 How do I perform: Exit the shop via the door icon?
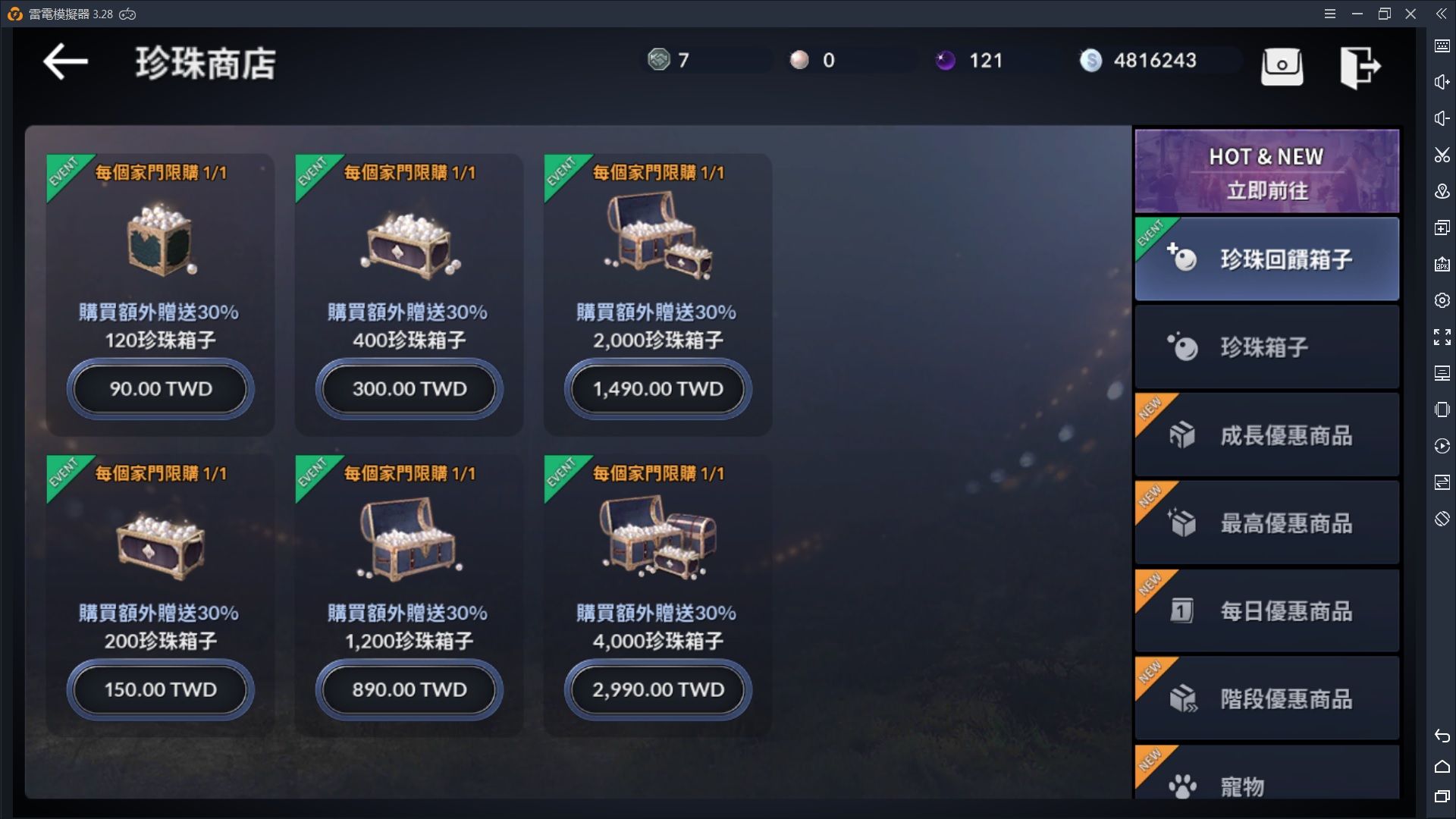pos(1361,67)
